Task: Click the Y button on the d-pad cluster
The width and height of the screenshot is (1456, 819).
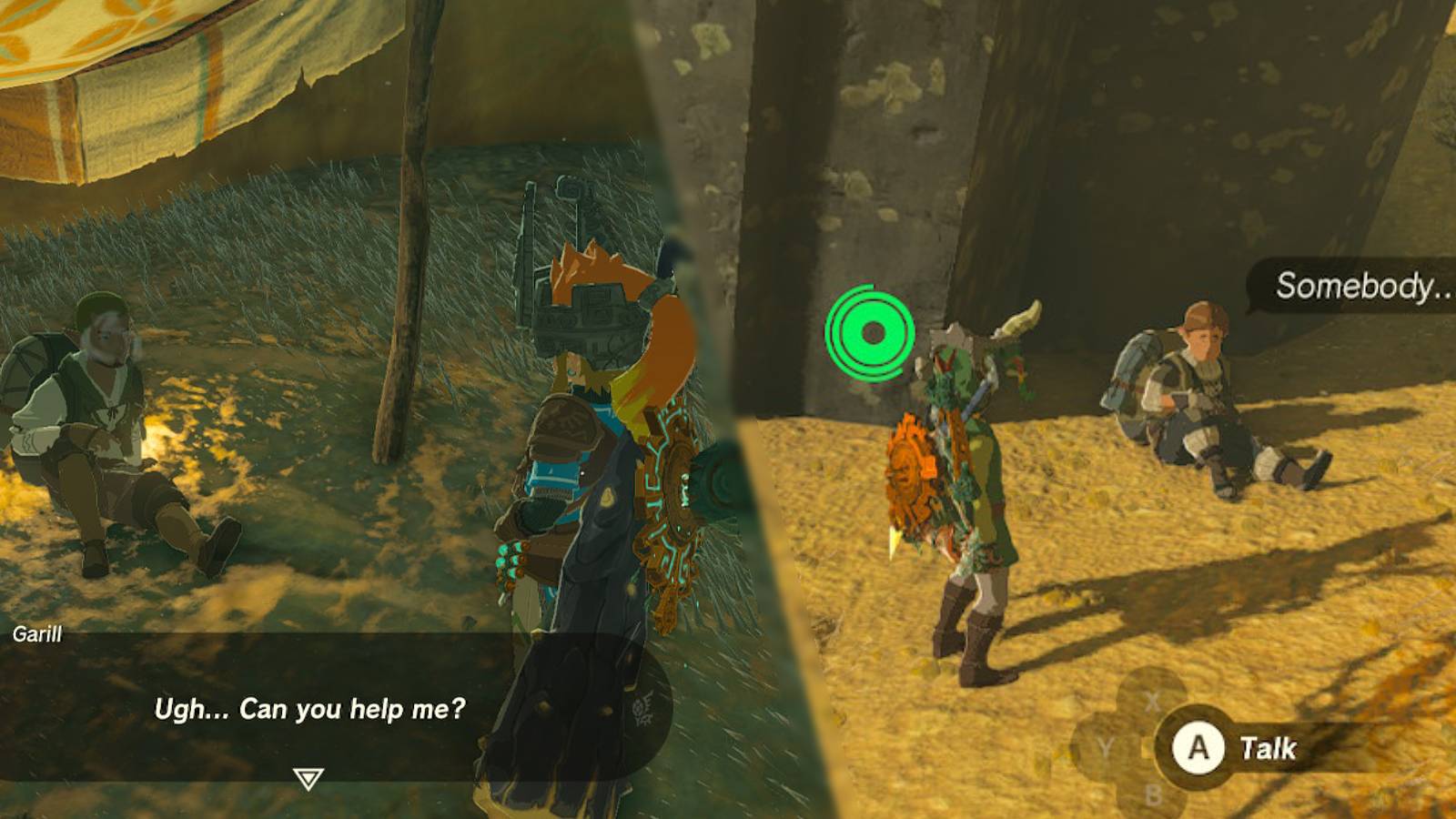Action: [x=1105, y=743]
